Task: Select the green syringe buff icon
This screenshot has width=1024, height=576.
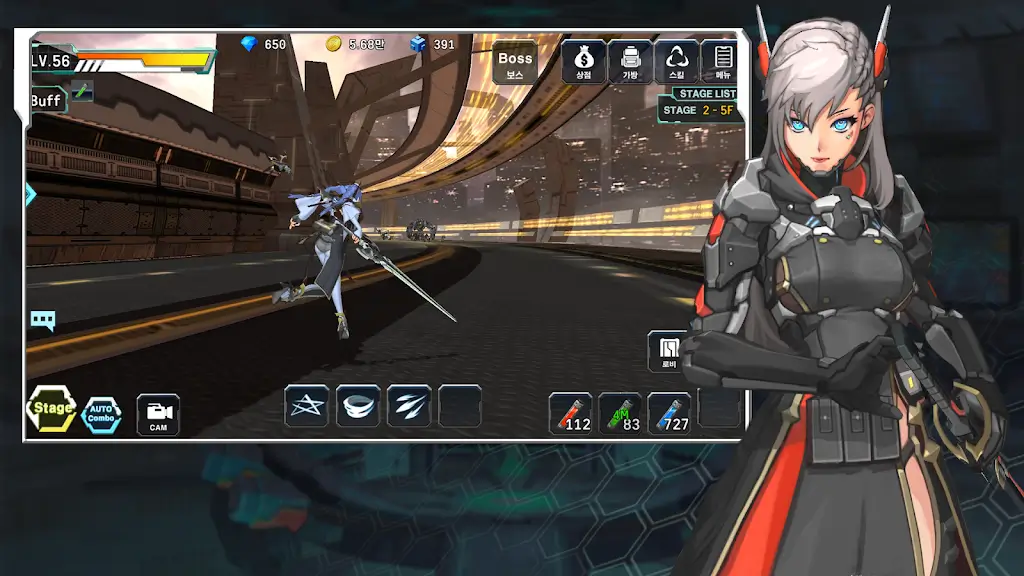Action: 82,92
